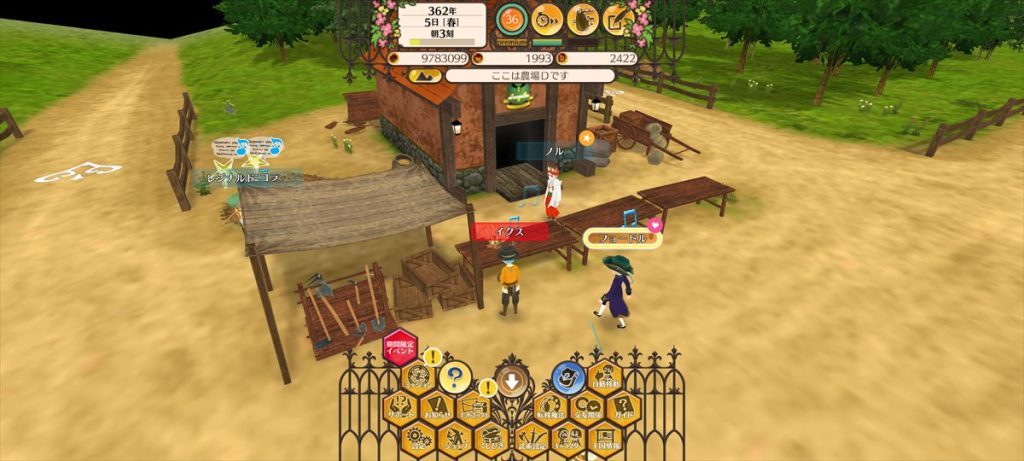Viewport: 1024px width, 461px height.
Task: Tap the blue question mark help circle
Action: 455,377
